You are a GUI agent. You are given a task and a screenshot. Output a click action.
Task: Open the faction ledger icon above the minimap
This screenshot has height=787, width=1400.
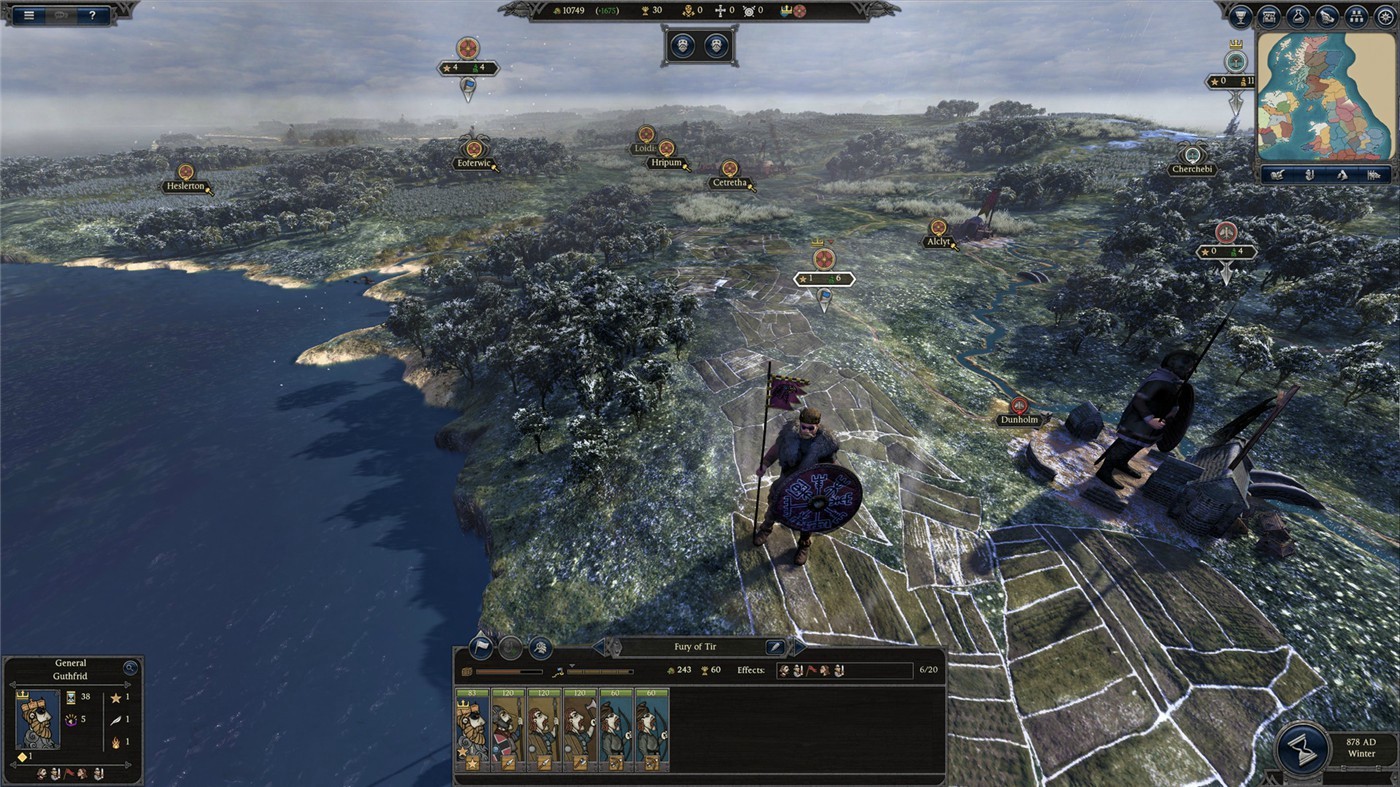tap(1268, 16)
